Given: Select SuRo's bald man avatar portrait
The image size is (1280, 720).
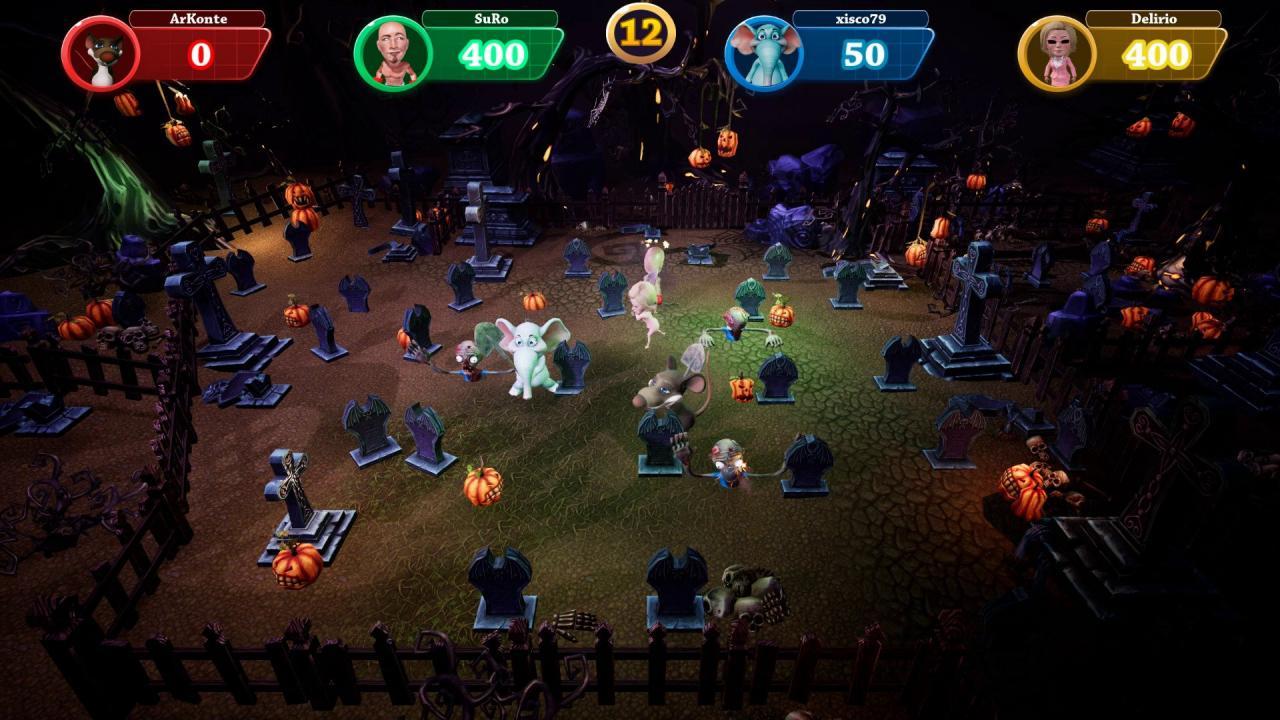Looking at the screenshot, I should pos(392,53).
